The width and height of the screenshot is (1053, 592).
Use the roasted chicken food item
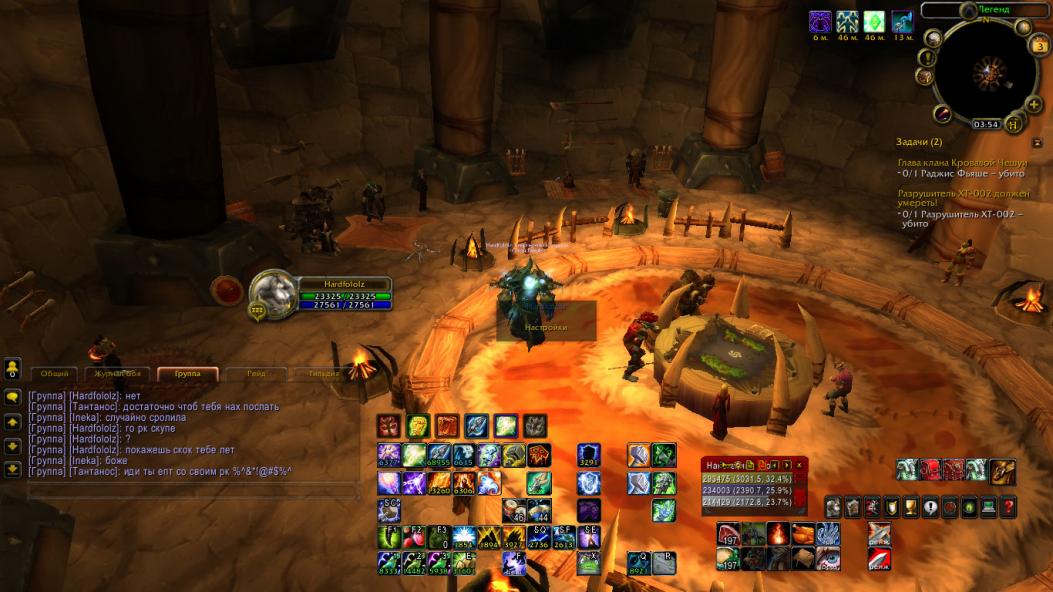click(803, 534)
